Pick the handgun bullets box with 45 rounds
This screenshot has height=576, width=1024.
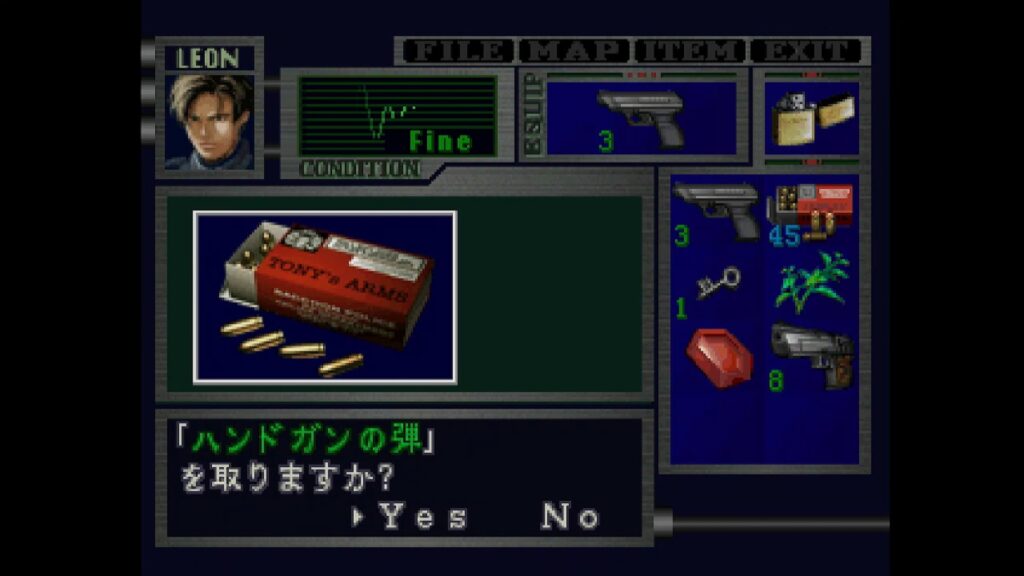coord(811,211)
